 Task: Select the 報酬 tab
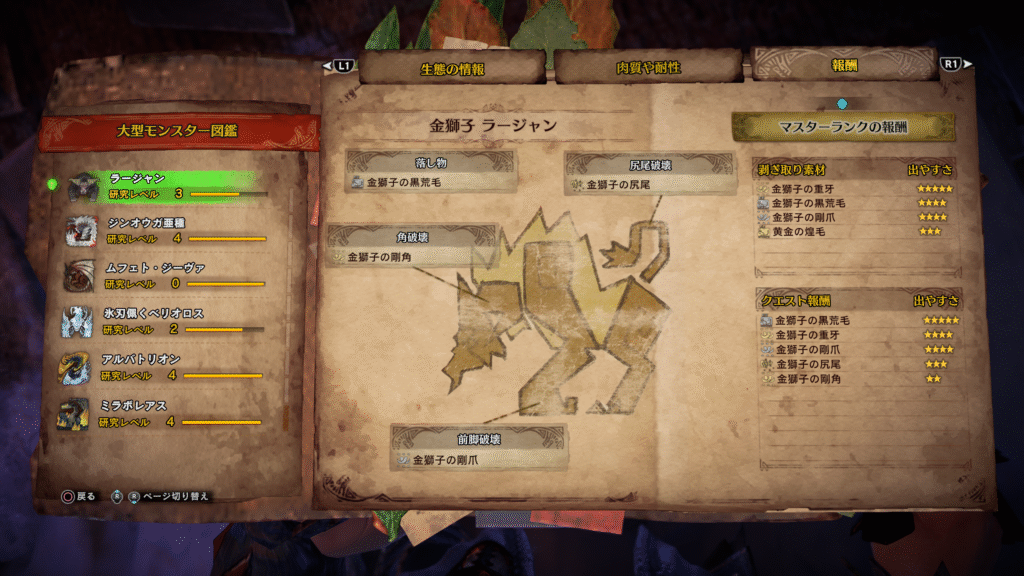click(x=843, y=66)
